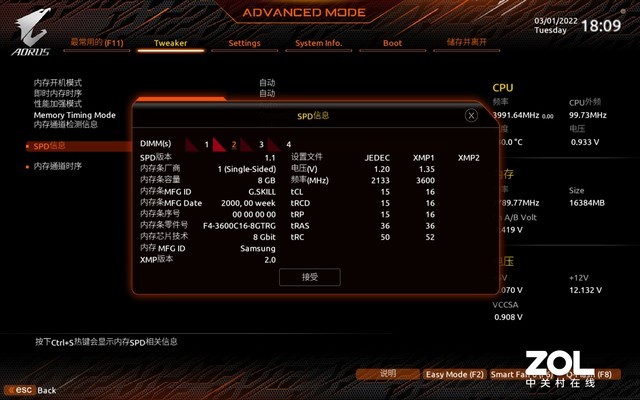Switch to the Settings tab
The height and width of the screenshot is (400, 640).
point(244,43)
